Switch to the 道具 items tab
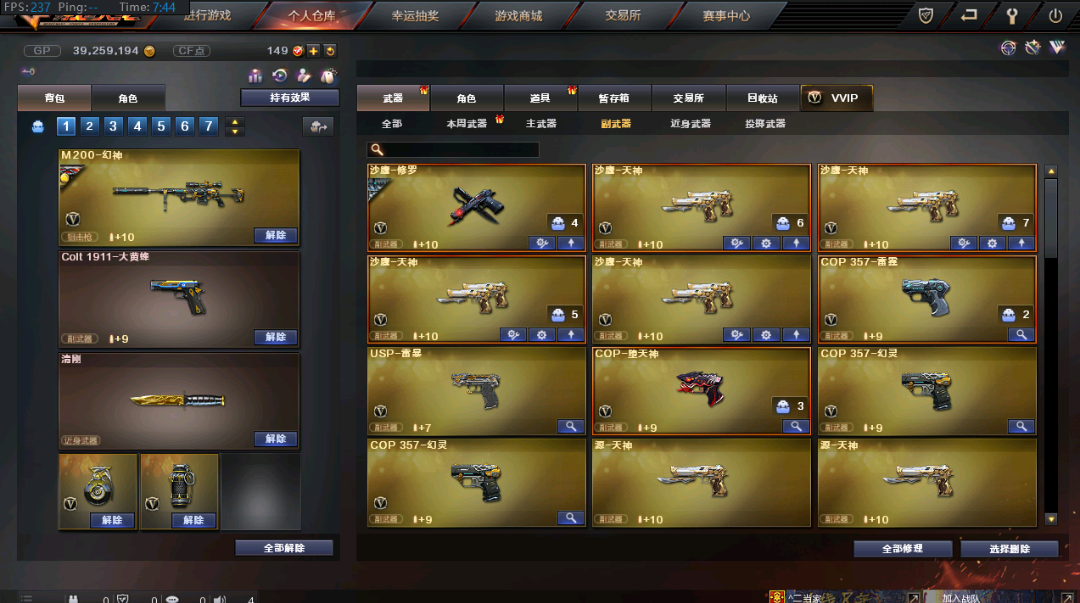 click(540, 98)
